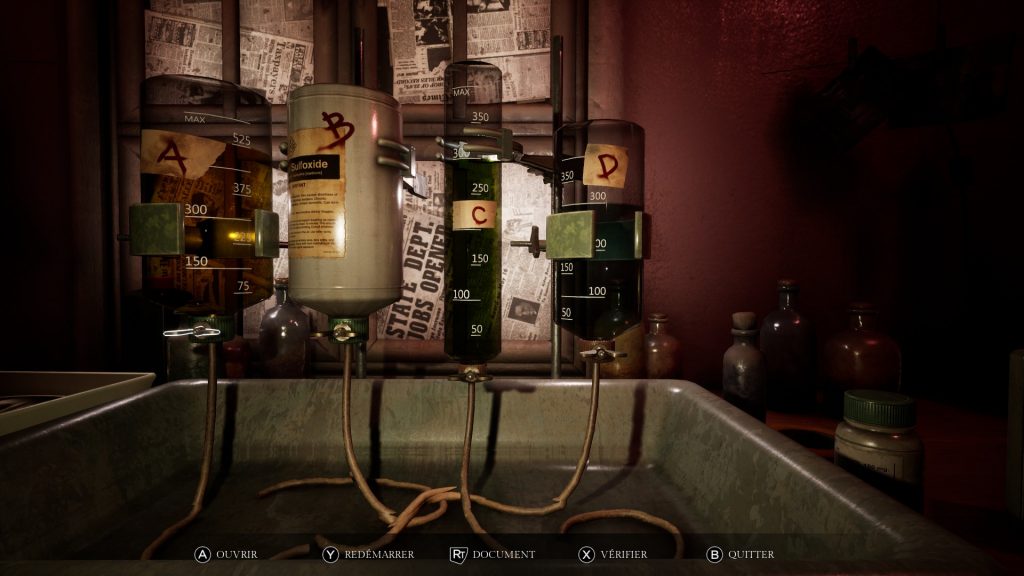Choose the white canister marked B
The image size is (1024, 576).
[343, 200]
